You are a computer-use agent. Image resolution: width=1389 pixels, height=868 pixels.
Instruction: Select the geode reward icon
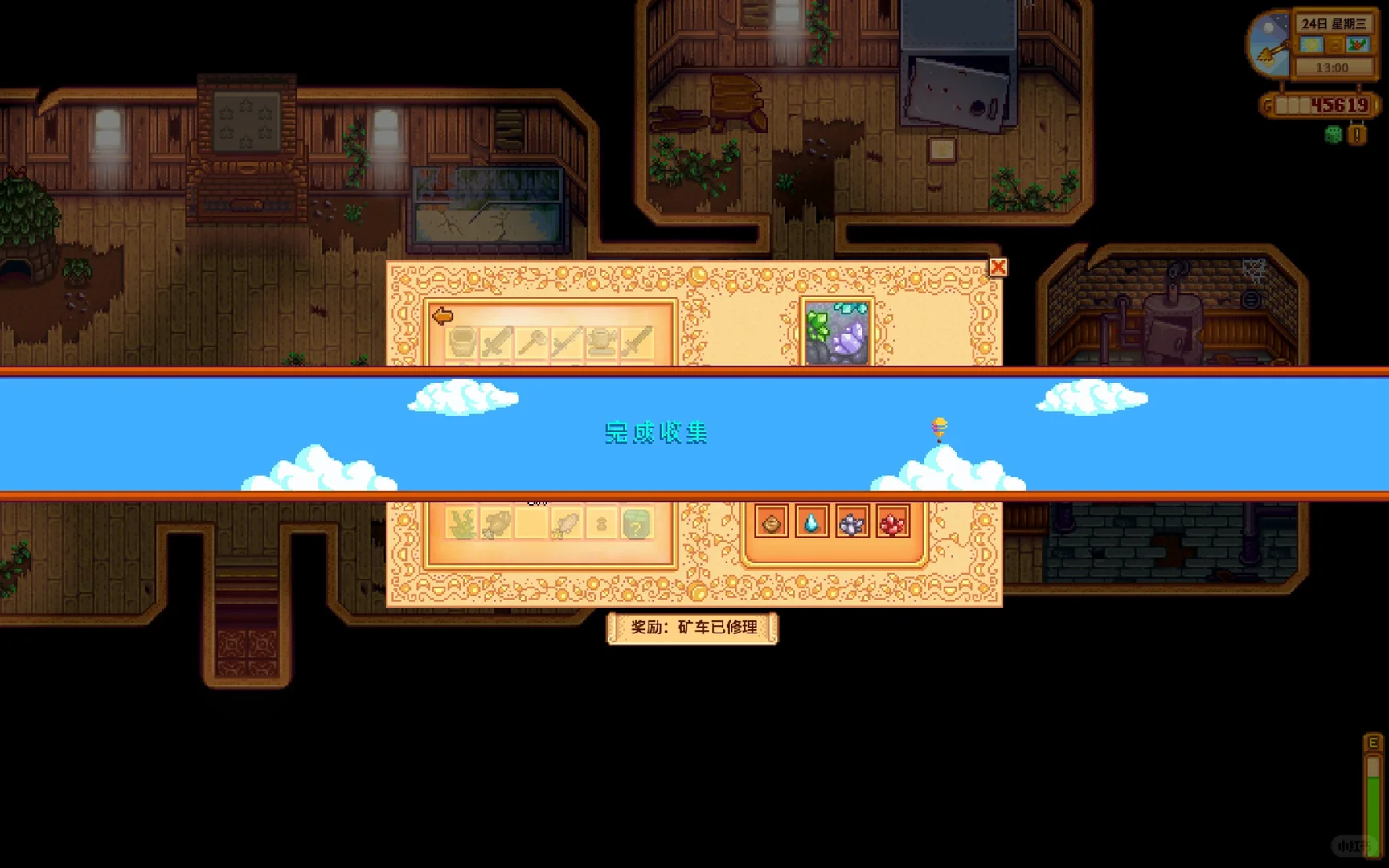coord(771,525)
